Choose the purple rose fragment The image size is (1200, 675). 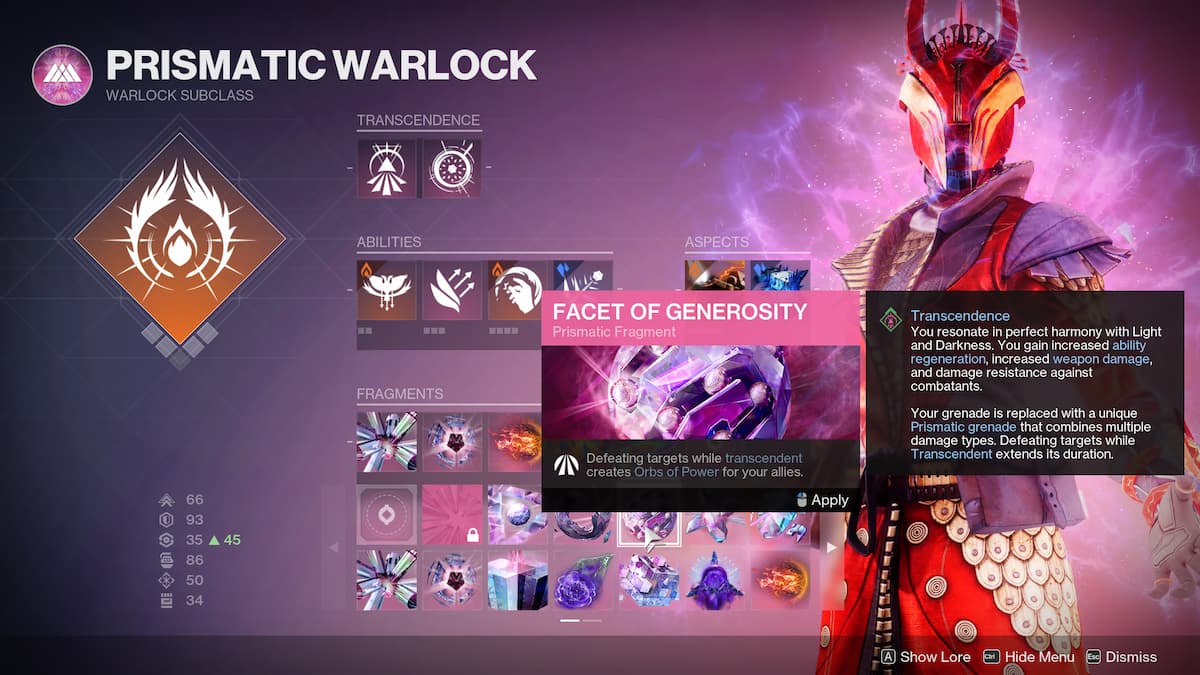(x=583, y=580)
